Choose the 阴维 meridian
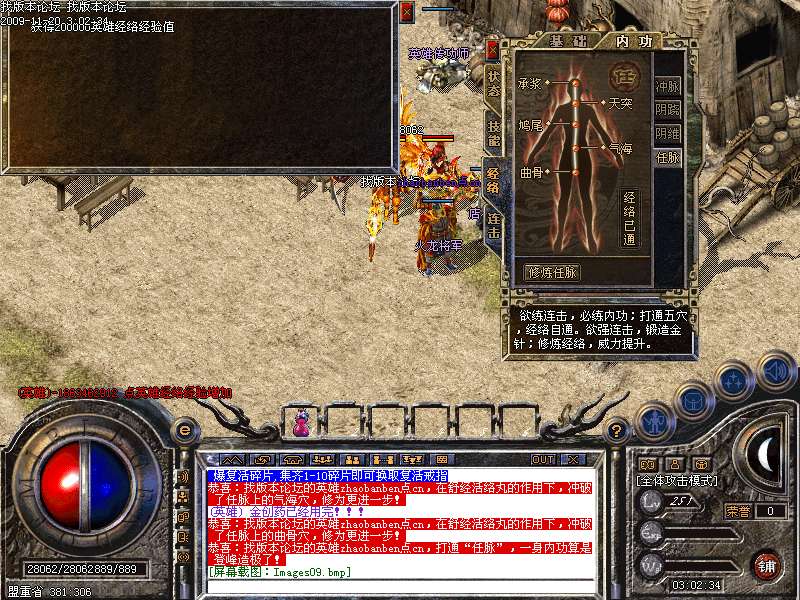This screenshot has width=800, height=600. [x=667, y=133]
